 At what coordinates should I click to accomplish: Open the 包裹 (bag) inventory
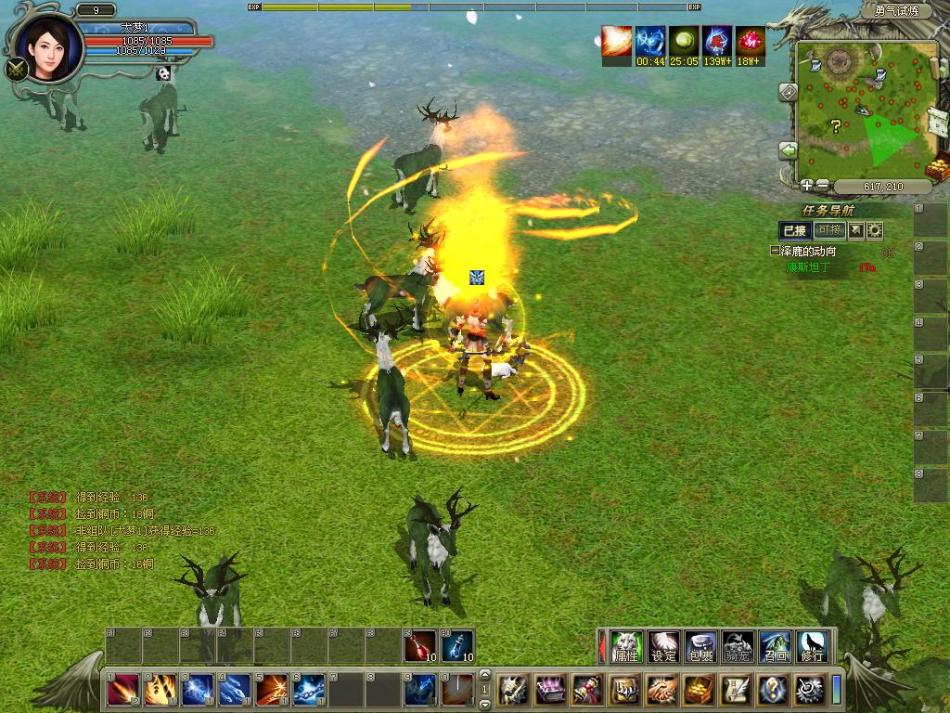[700, 646]
